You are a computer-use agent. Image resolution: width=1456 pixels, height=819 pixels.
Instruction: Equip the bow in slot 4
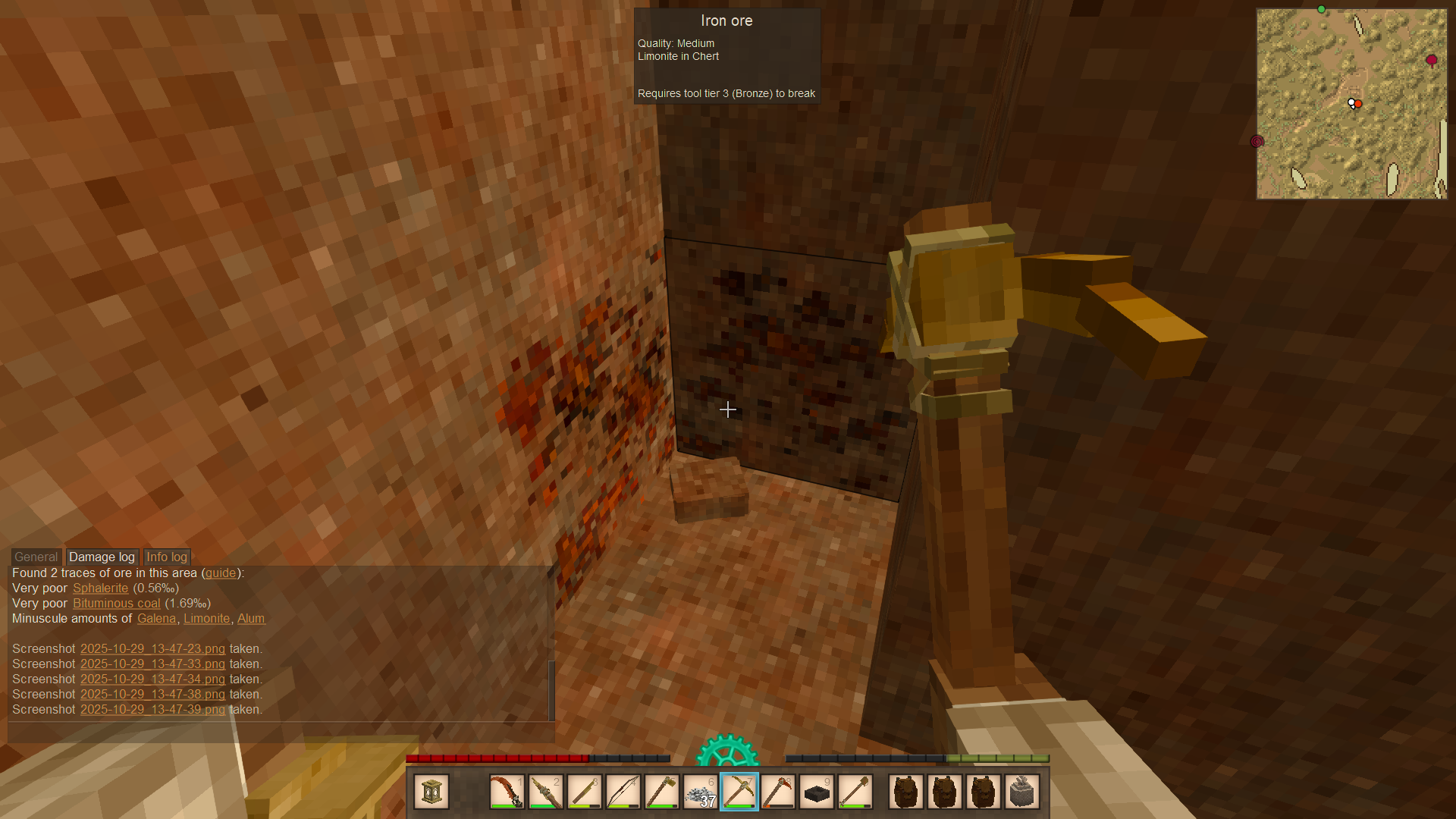pos(623,792)
